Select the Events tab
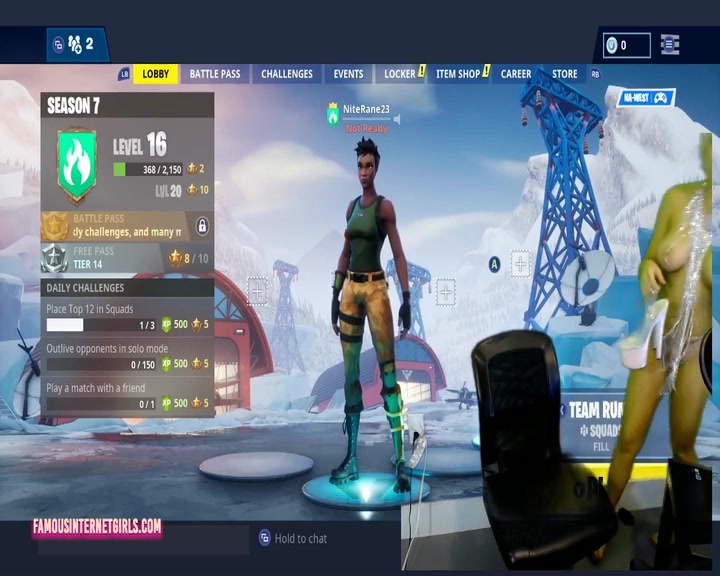720x576 pixels. point(348,74)
